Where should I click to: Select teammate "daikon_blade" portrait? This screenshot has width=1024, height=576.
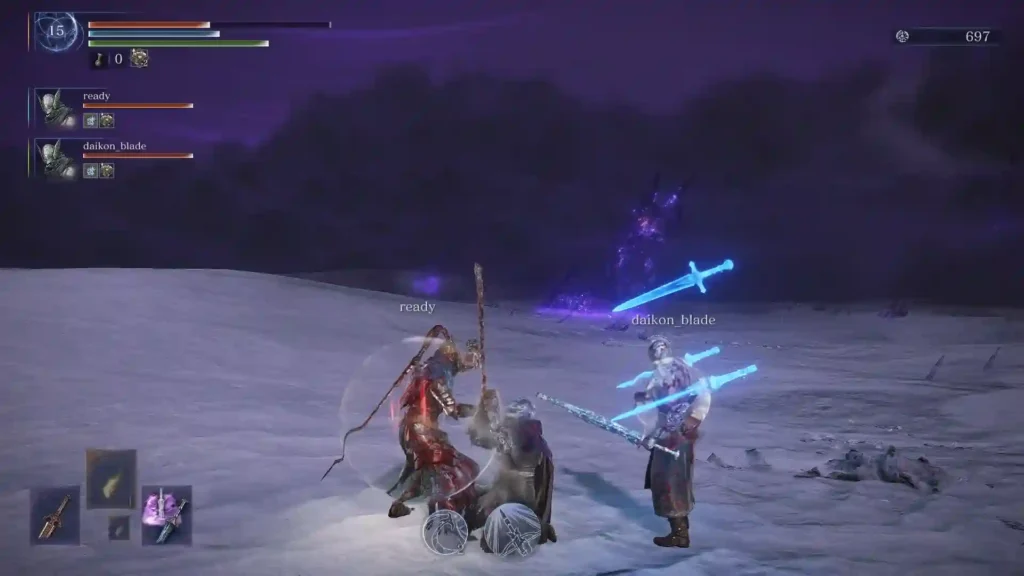[x=56, y=158]
